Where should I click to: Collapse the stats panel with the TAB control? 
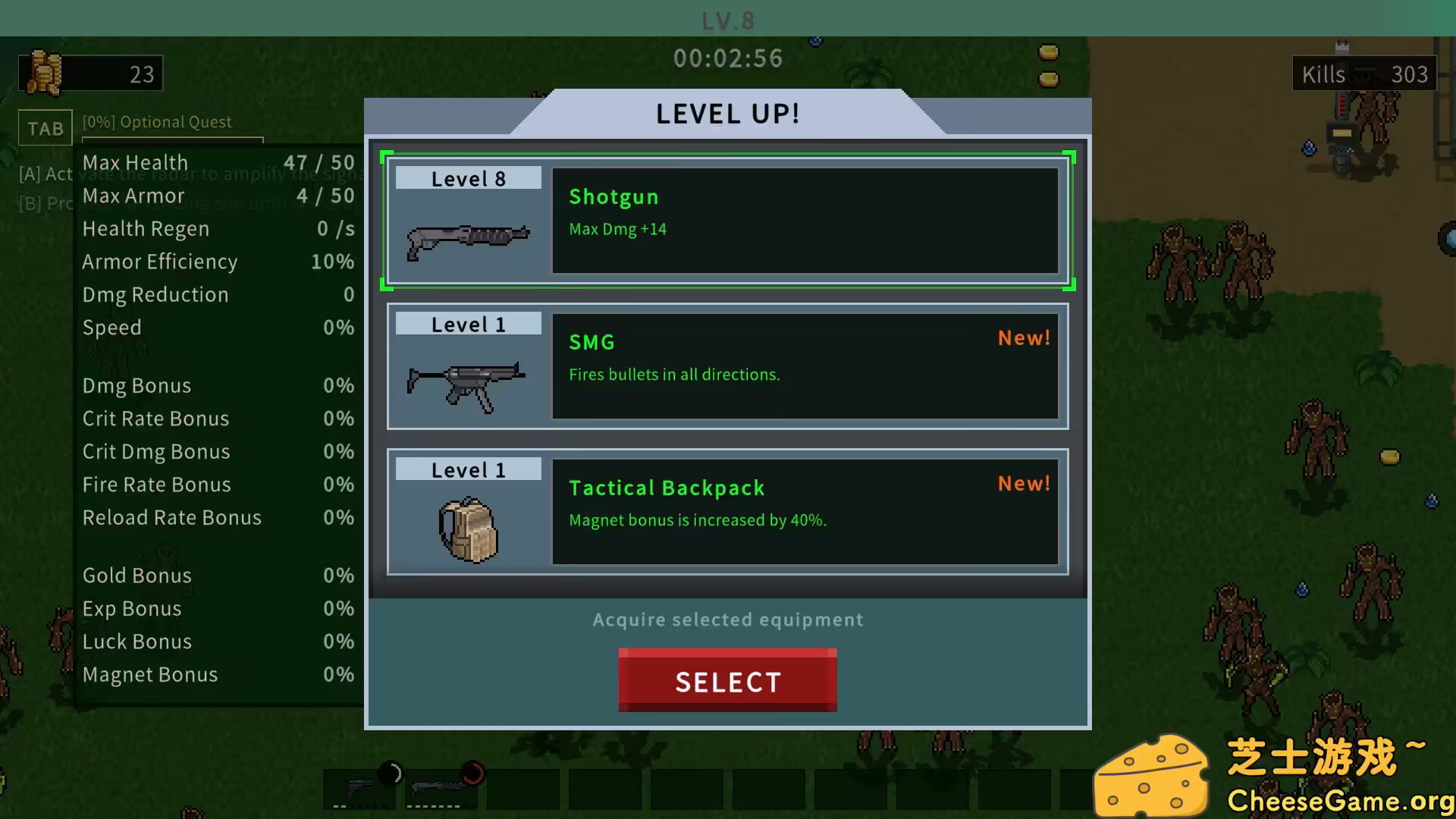pos(45,127)
